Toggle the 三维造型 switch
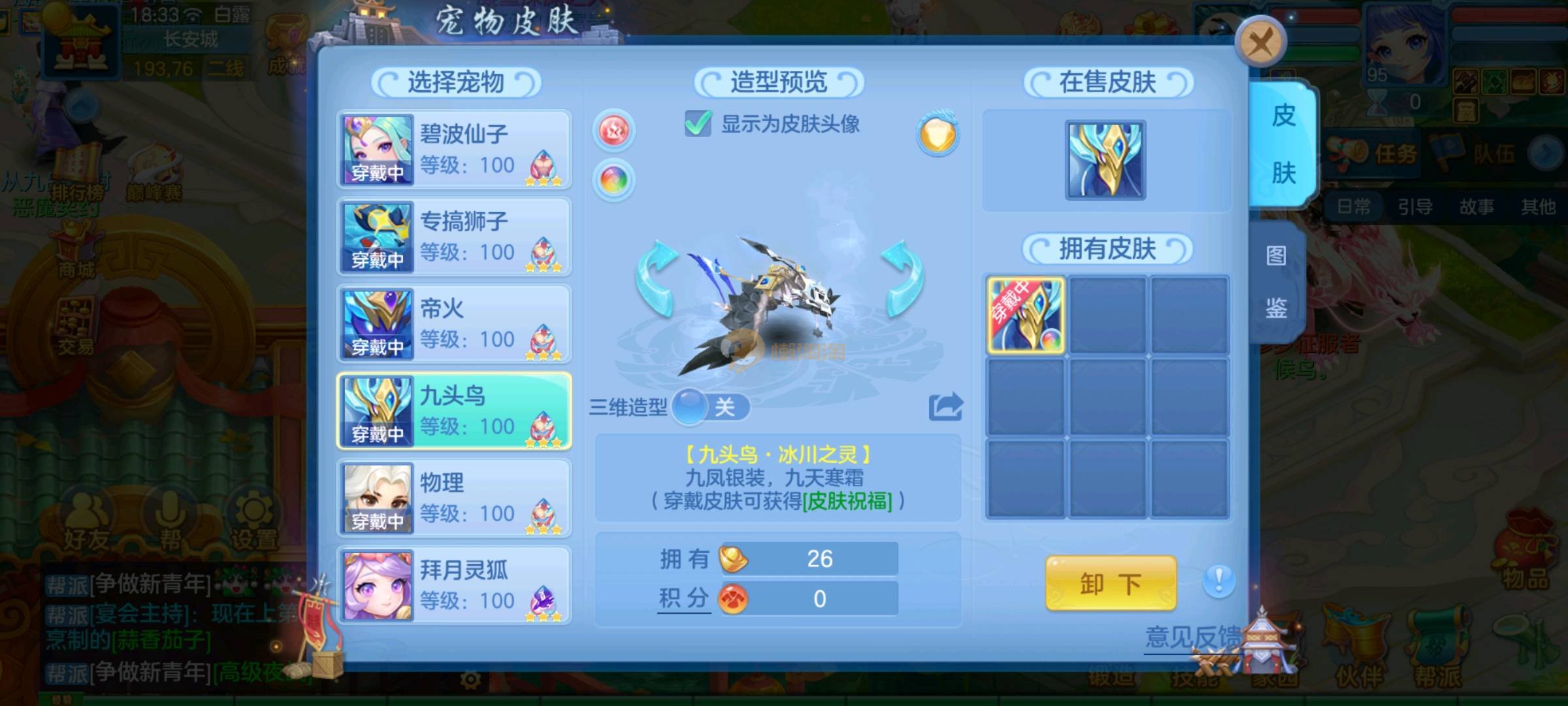Viewport: 1568px width, 706px height. [711, 407]
